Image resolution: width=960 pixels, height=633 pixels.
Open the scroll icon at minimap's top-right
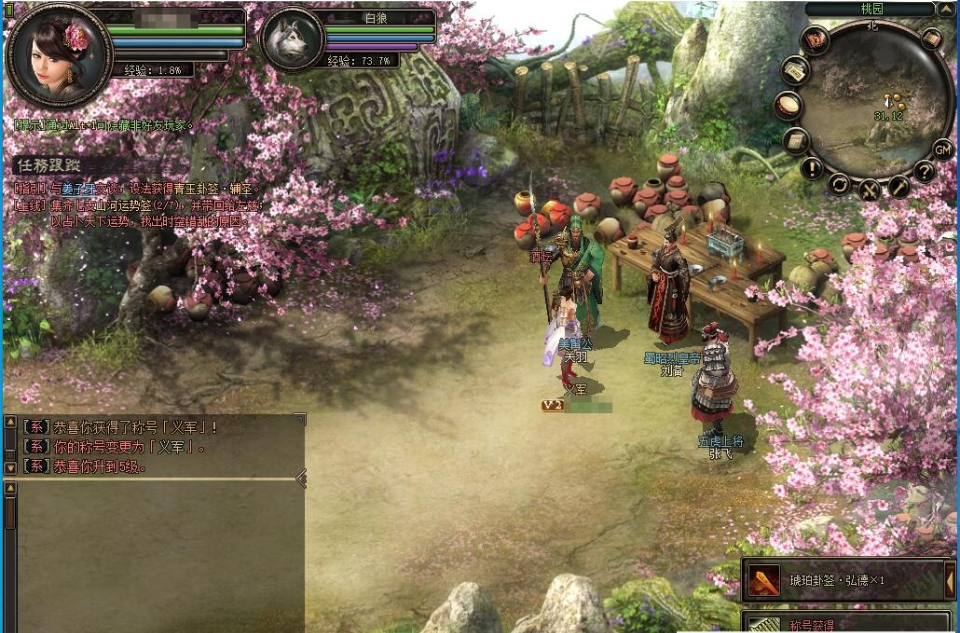931,39
